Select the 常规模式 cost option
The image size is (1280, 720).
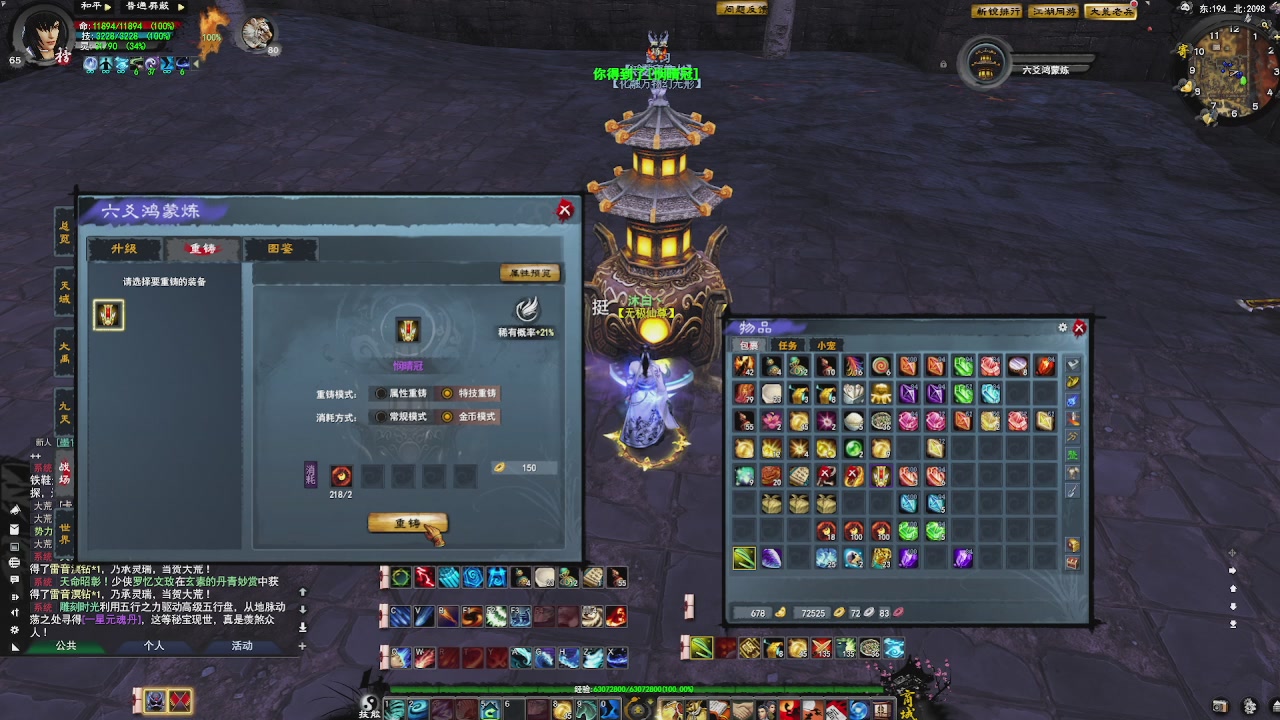click(381, 417)
